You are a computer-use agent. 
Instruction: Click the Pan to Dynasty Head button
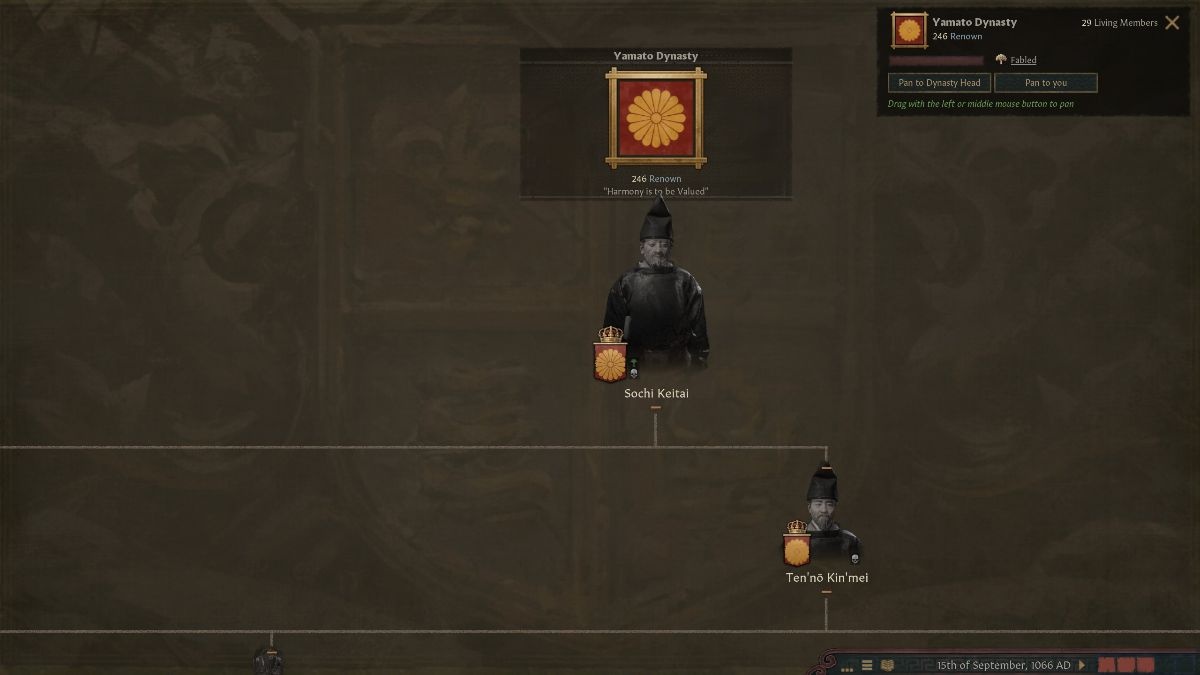939,83
